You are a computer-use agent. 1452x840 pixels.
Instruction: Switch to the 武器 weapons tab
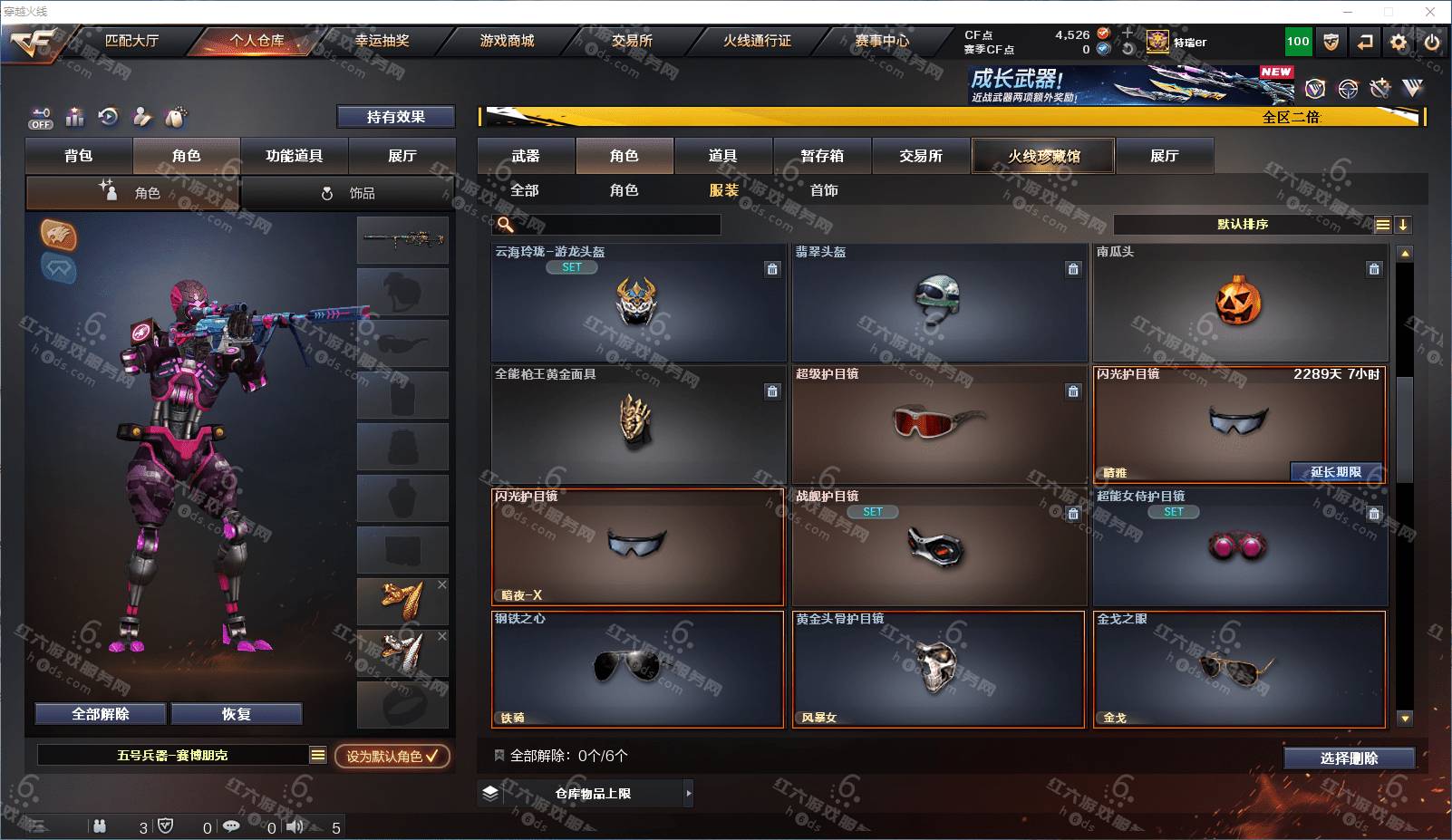(x=526, y=156)
